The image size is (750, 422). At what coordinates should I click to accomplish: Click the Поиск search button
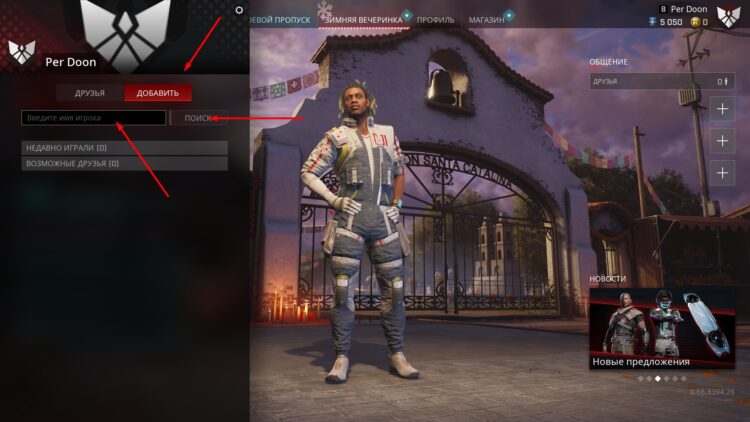(198, 118)
